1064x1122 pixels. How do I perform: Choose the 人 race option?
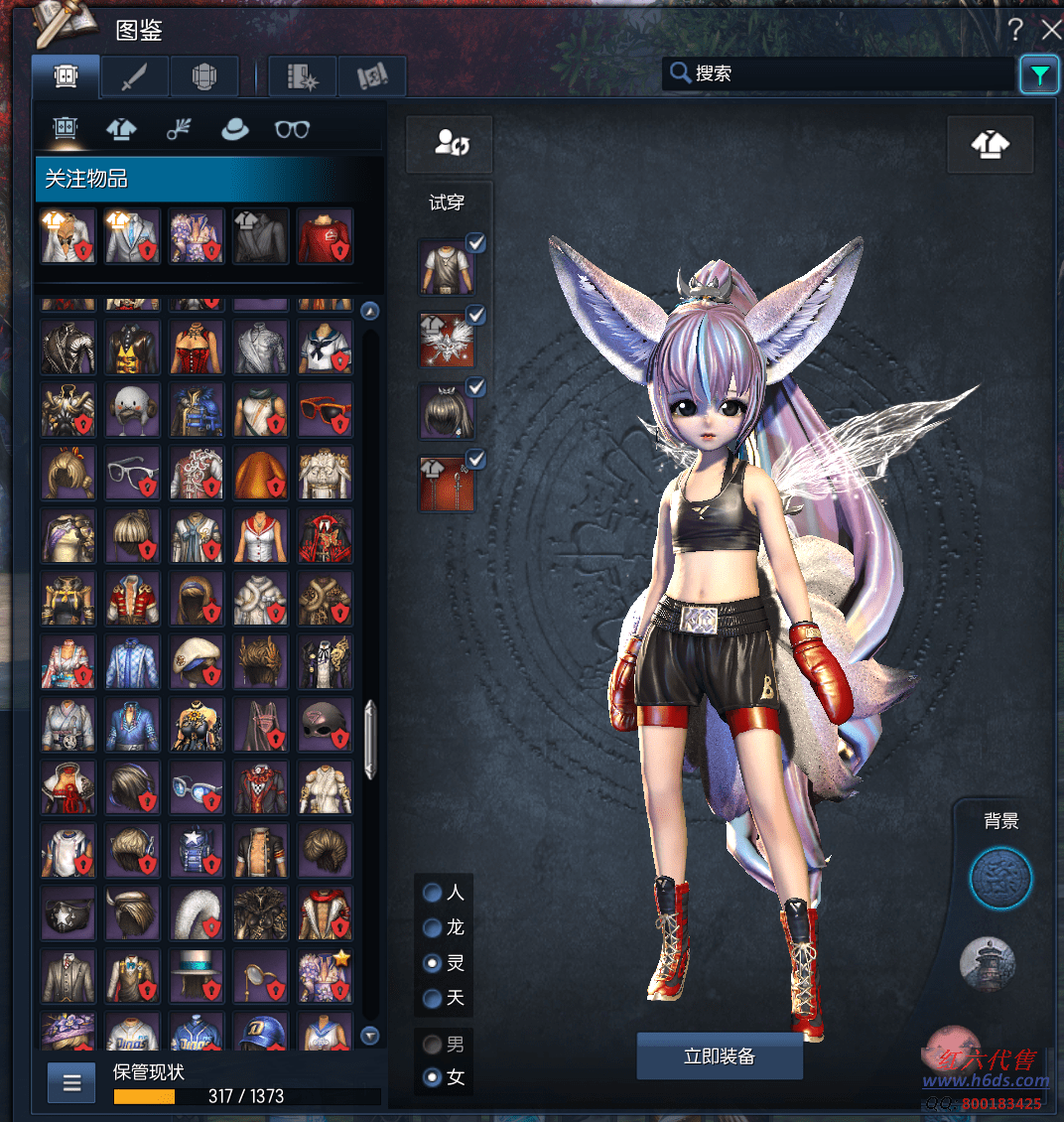433,893
